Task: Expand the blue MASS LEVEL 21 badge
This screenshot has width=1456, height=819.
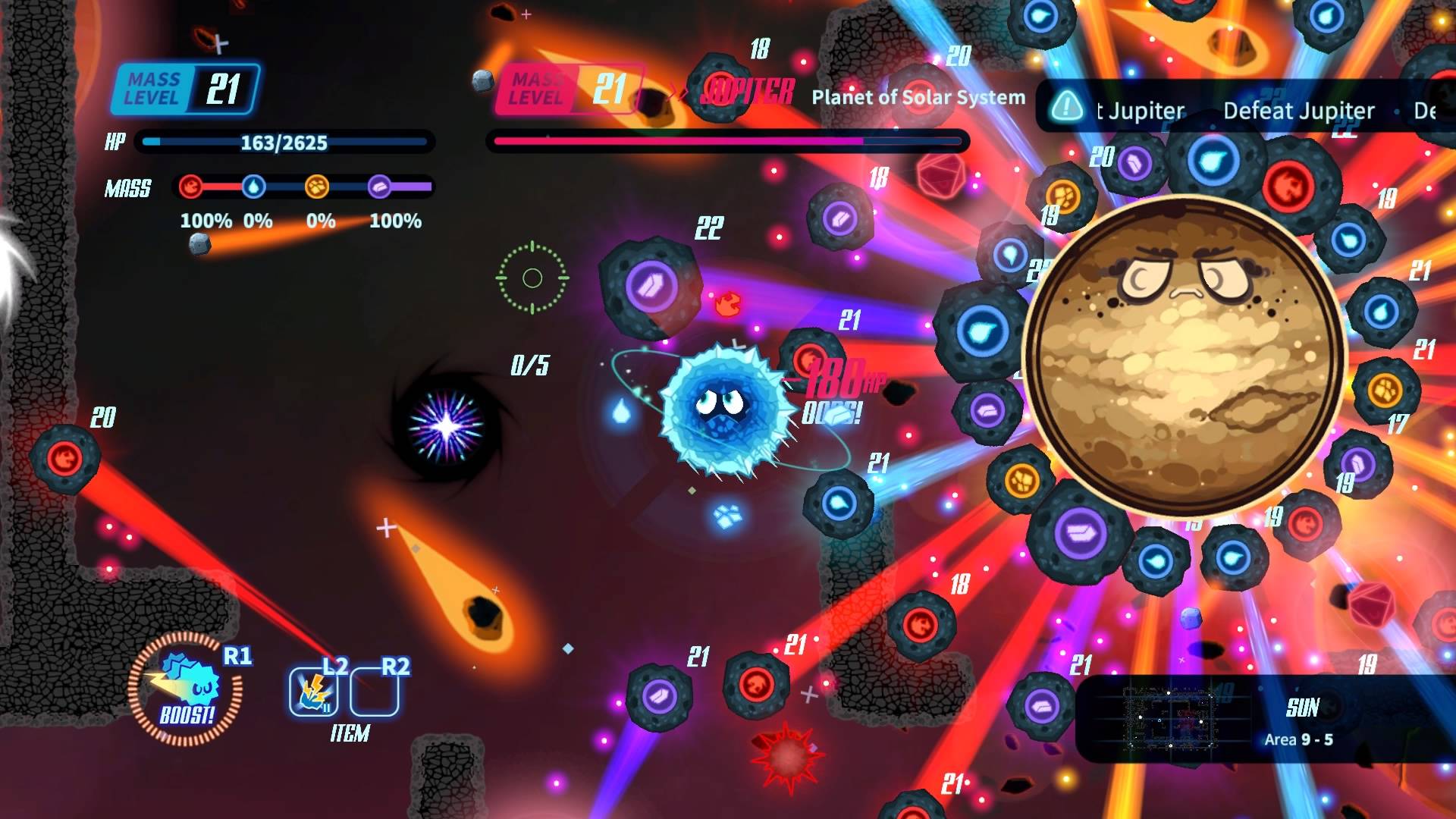Action: coord(184,89)
